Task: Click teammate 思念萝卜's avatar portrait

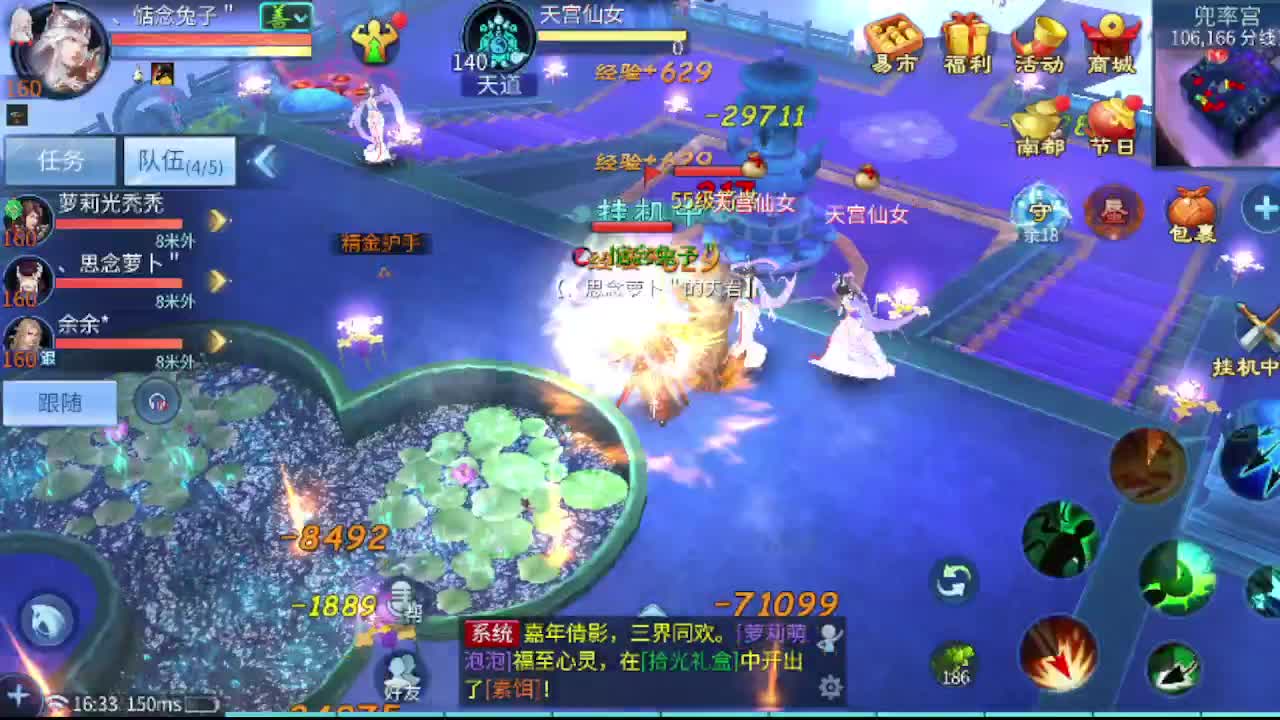Action: (28, 278)
